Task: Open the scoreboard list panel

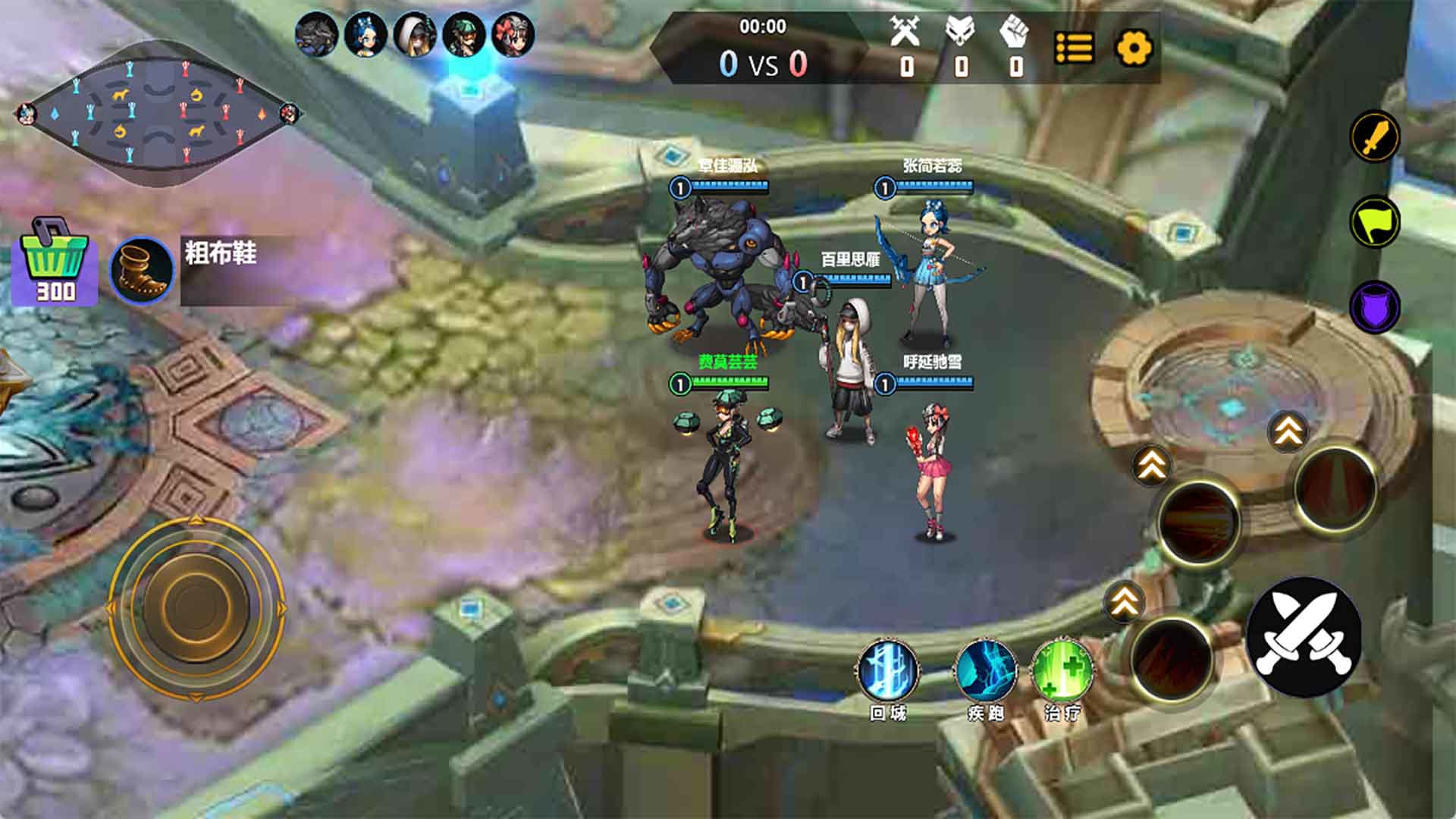Action: tap(1072, 49)
